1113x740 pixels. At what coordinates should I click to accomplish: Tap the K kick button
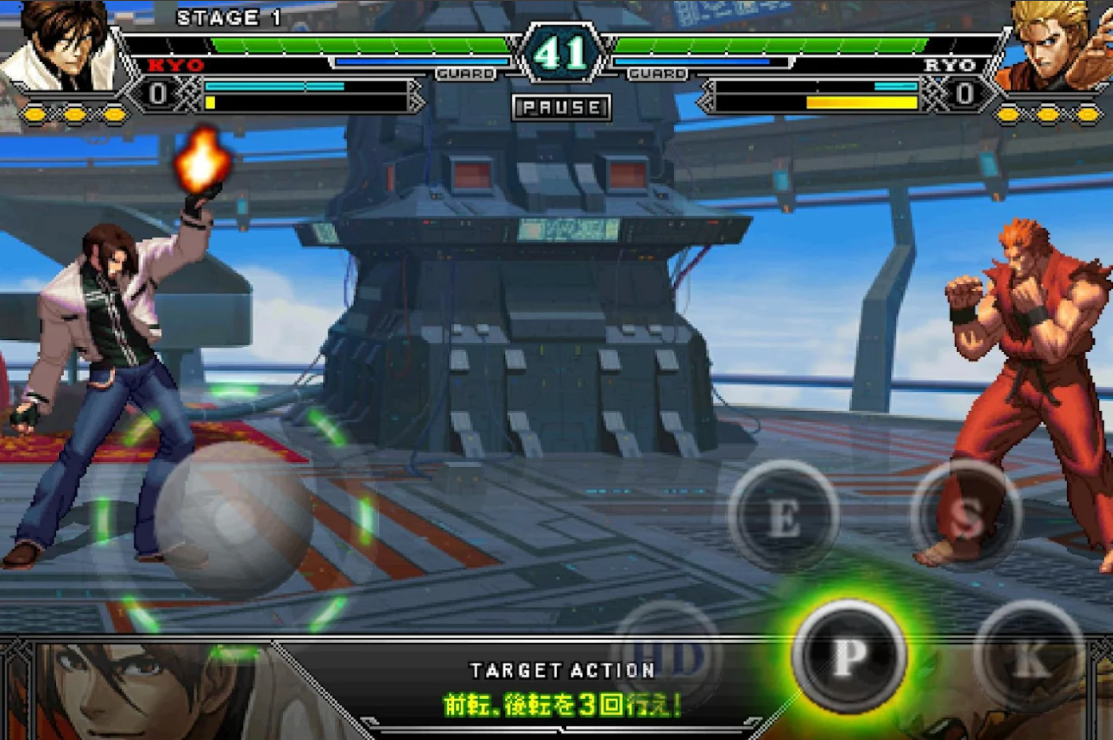click(x=1029, y=656)
